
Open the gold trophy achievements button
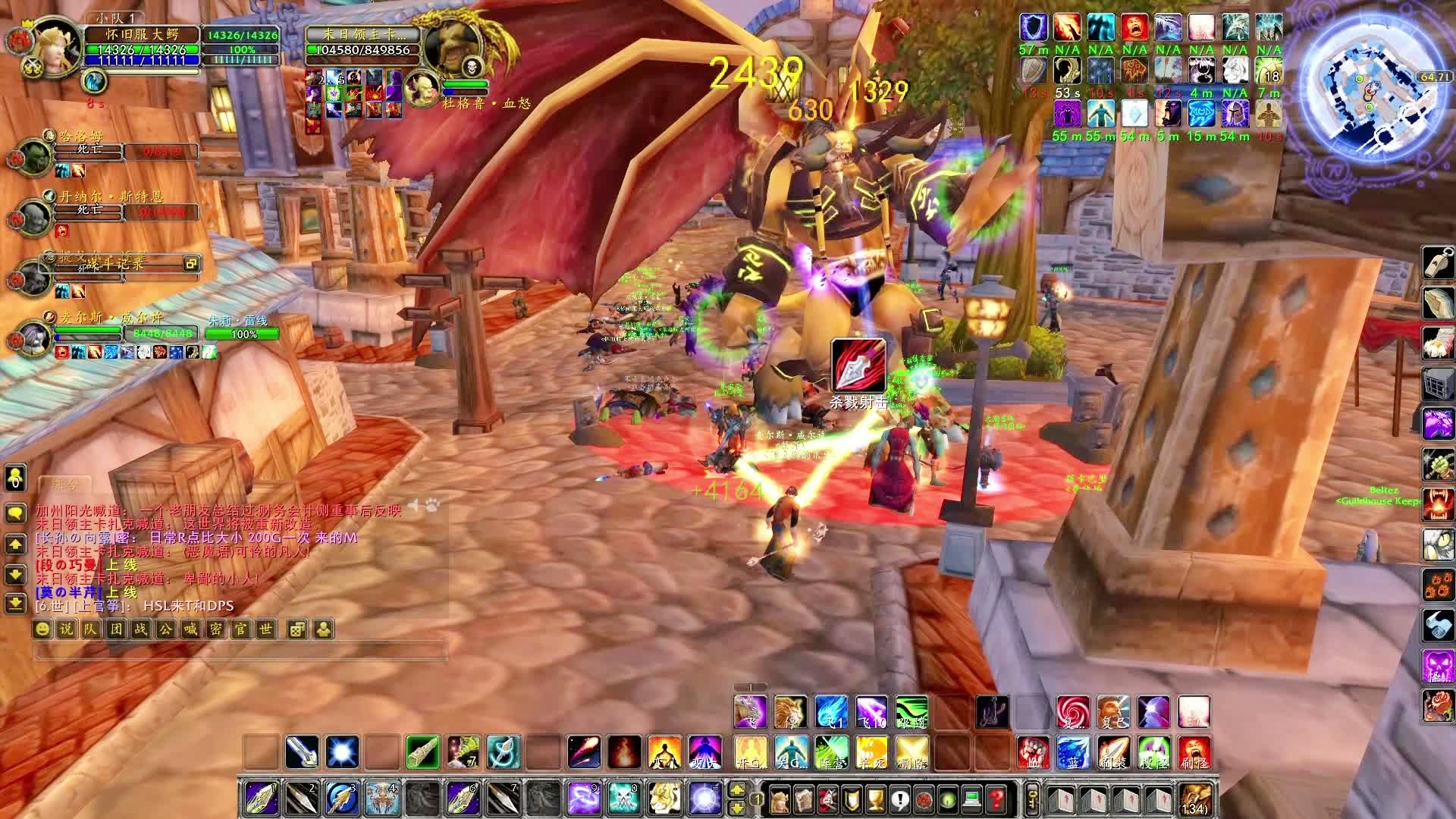pyautogui.click(x=876, y=799)
